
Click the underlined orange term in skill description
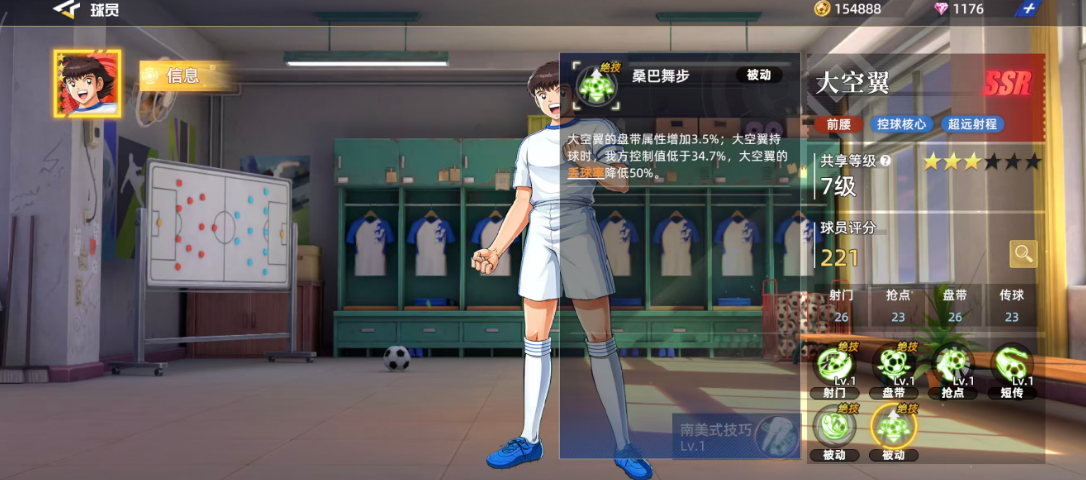587,172
